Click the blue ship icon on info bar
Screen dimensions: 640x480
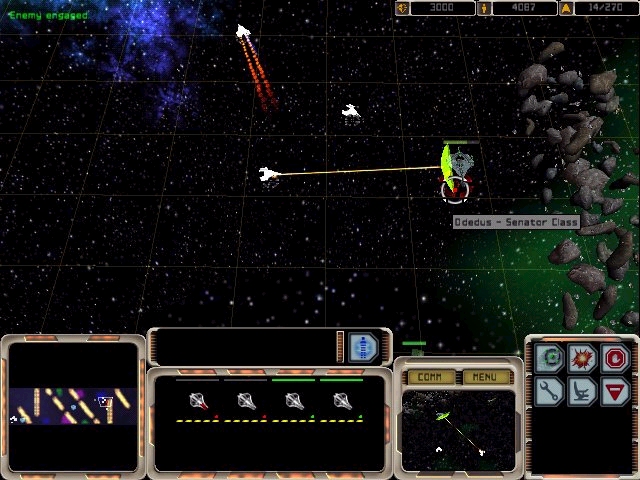point(363,347)
